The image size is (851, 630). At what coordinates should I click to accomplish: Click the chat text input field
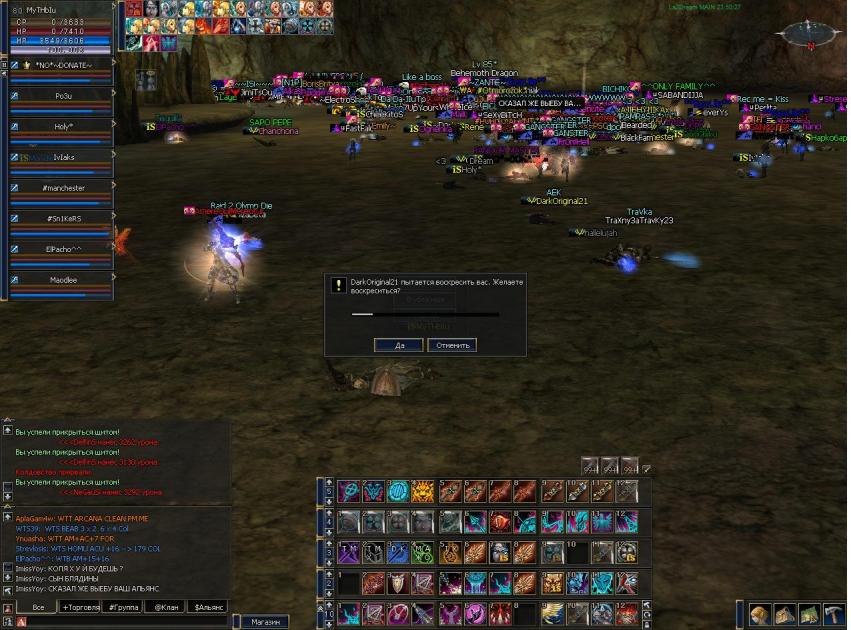(x=120, y=621)
